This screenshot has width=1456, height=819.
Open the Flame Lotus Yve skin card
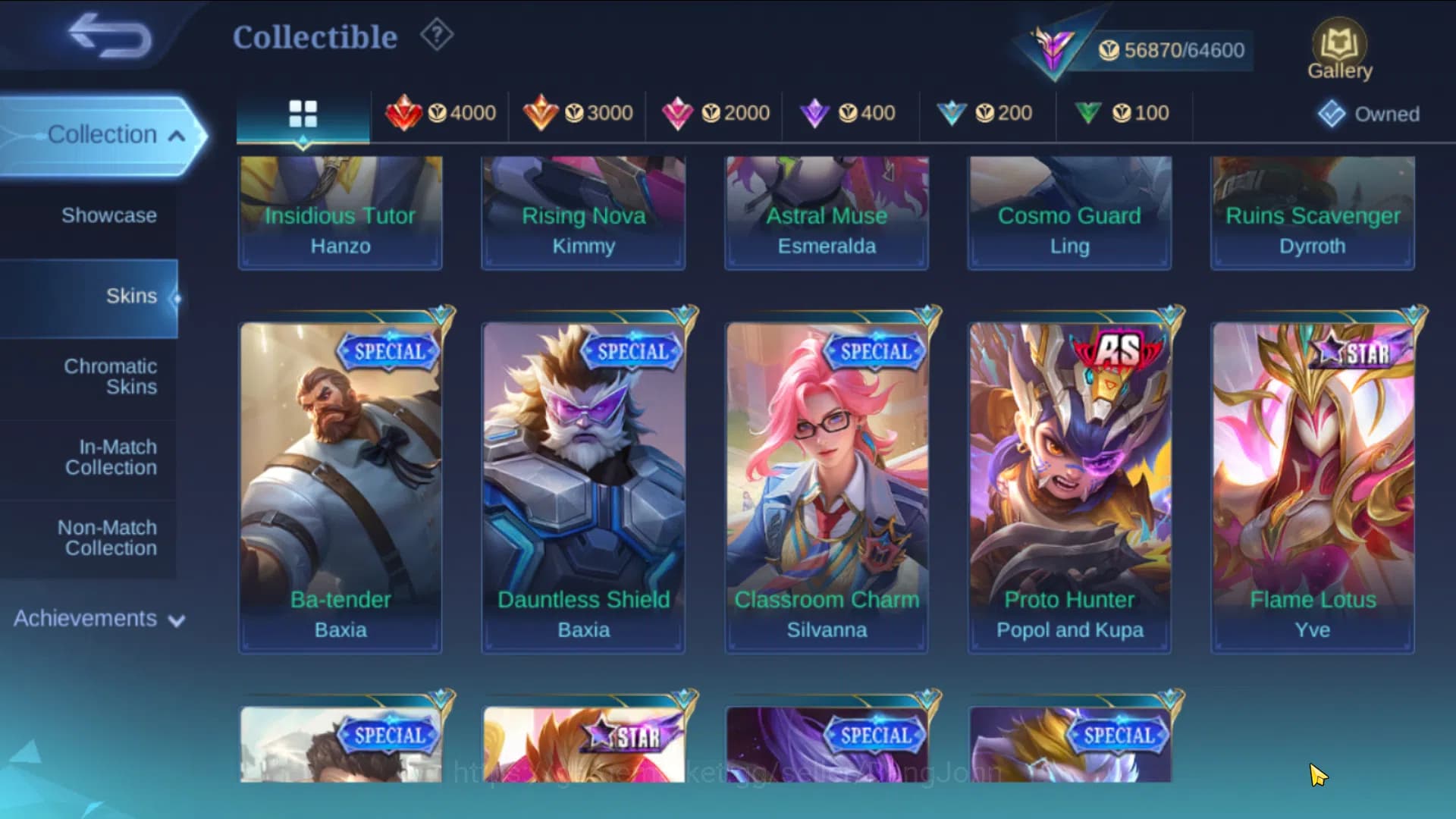[1311, 485]
